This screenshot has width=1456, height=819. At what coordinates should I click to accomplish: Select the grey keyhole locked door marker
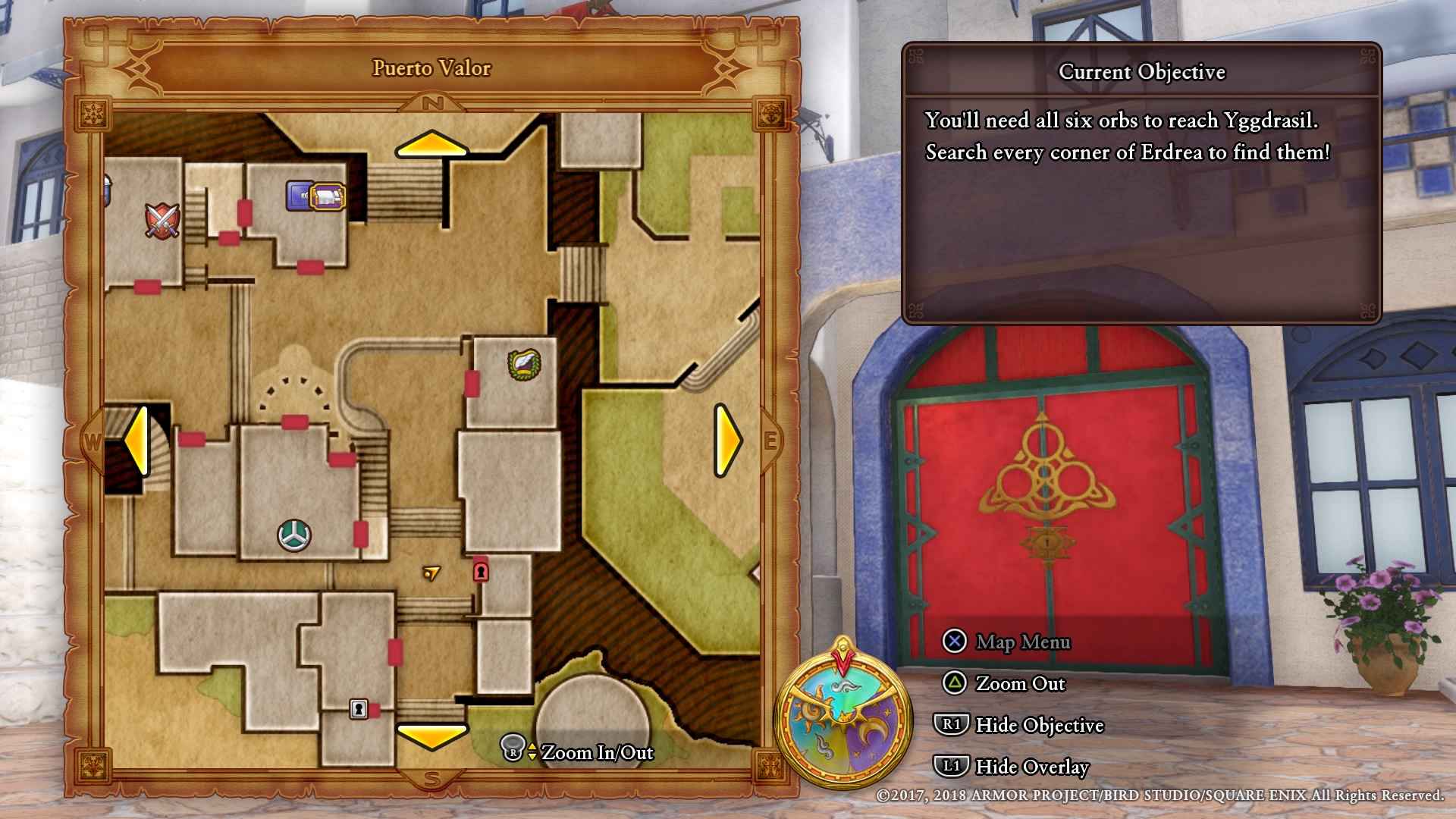point(359,709)
